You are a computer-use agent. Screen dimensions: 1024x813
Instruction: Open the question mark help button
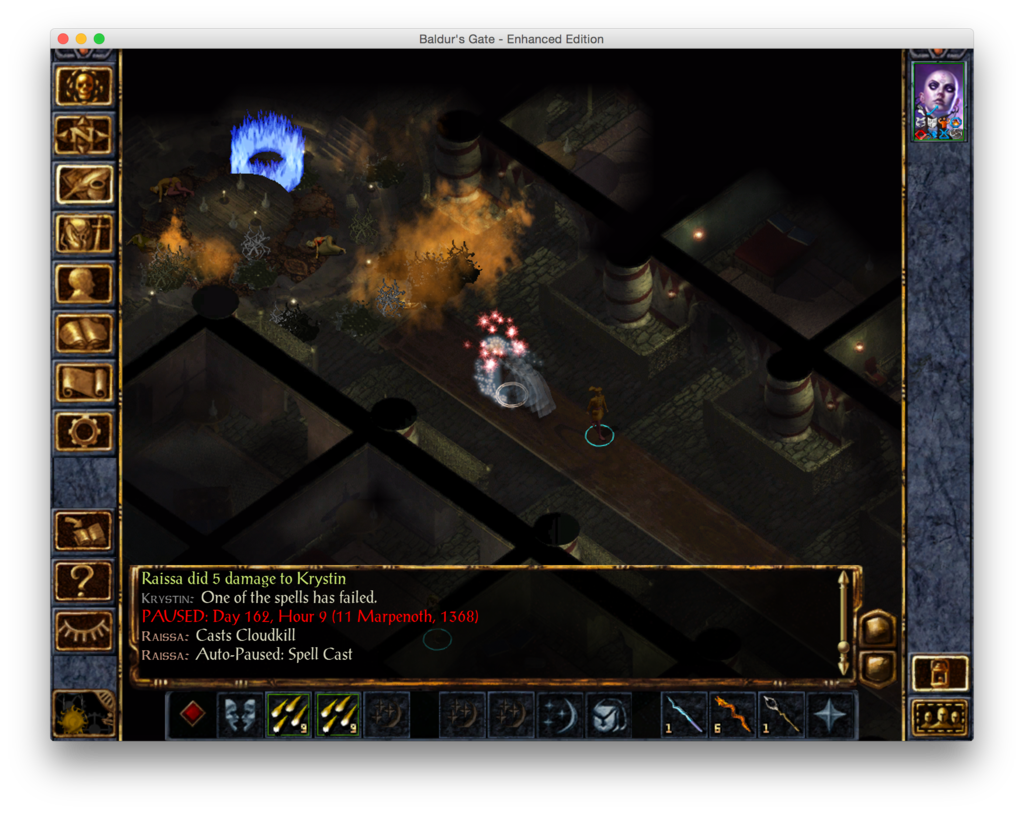pos(84,580)
